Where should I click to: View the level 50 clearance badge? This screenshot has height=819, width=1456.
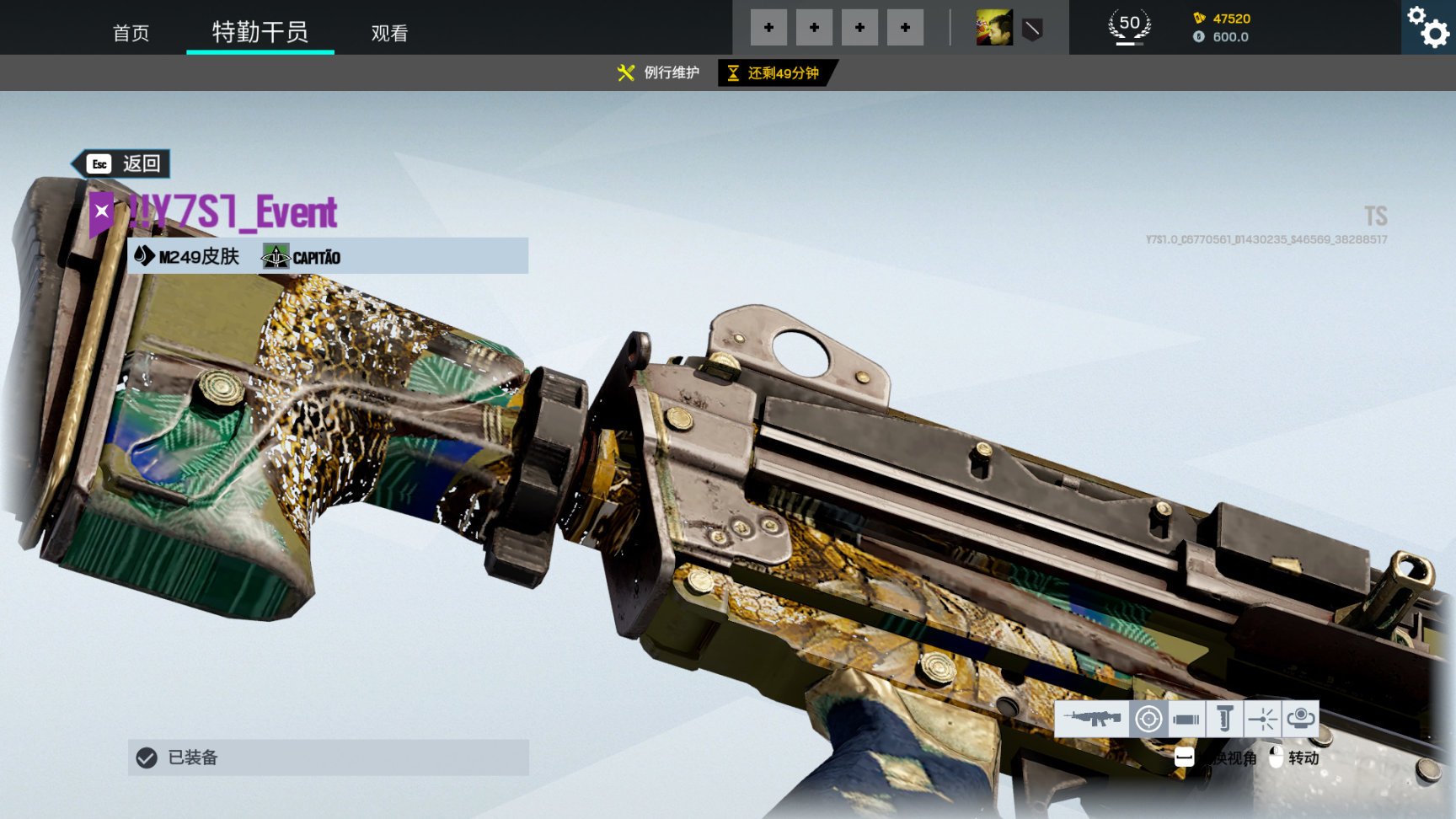point(1129,26)
